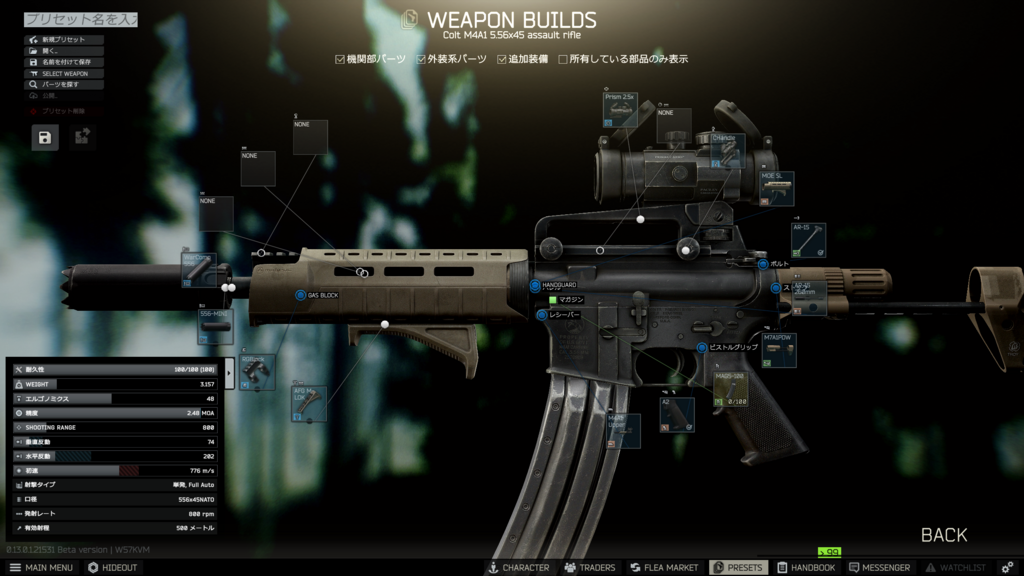This screenshot has height=576, width=1024.
Task: Go BACK from weapon builds
Action: tap(943, 535)
